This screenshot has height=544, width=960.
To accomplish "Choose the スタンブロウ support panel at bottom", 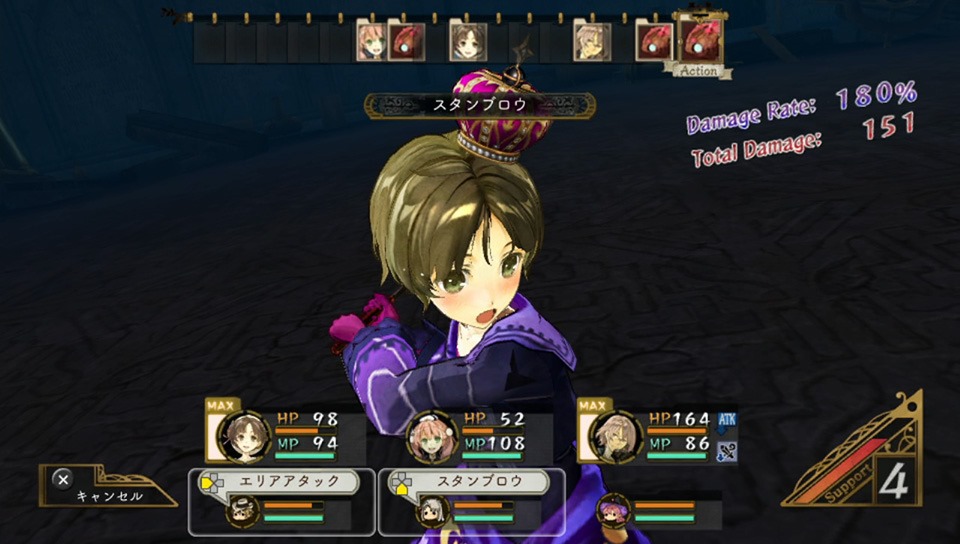I will 471,501.
